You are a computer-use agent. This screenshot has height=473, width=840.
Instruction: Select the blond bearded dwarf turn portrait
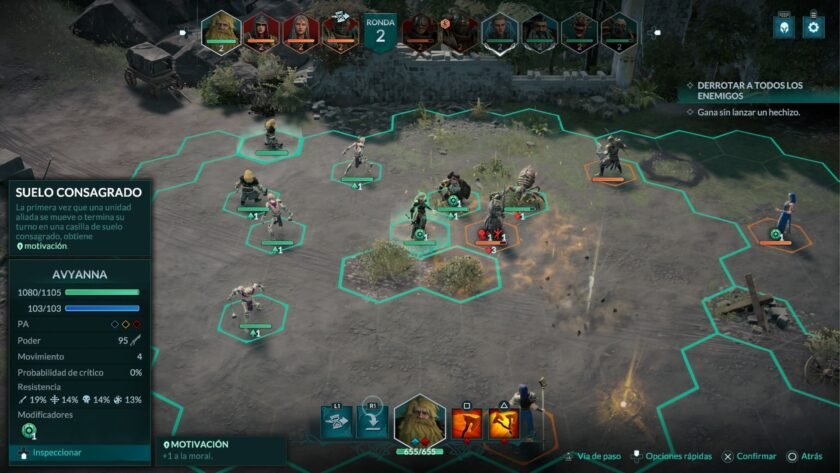coord(220,31)
